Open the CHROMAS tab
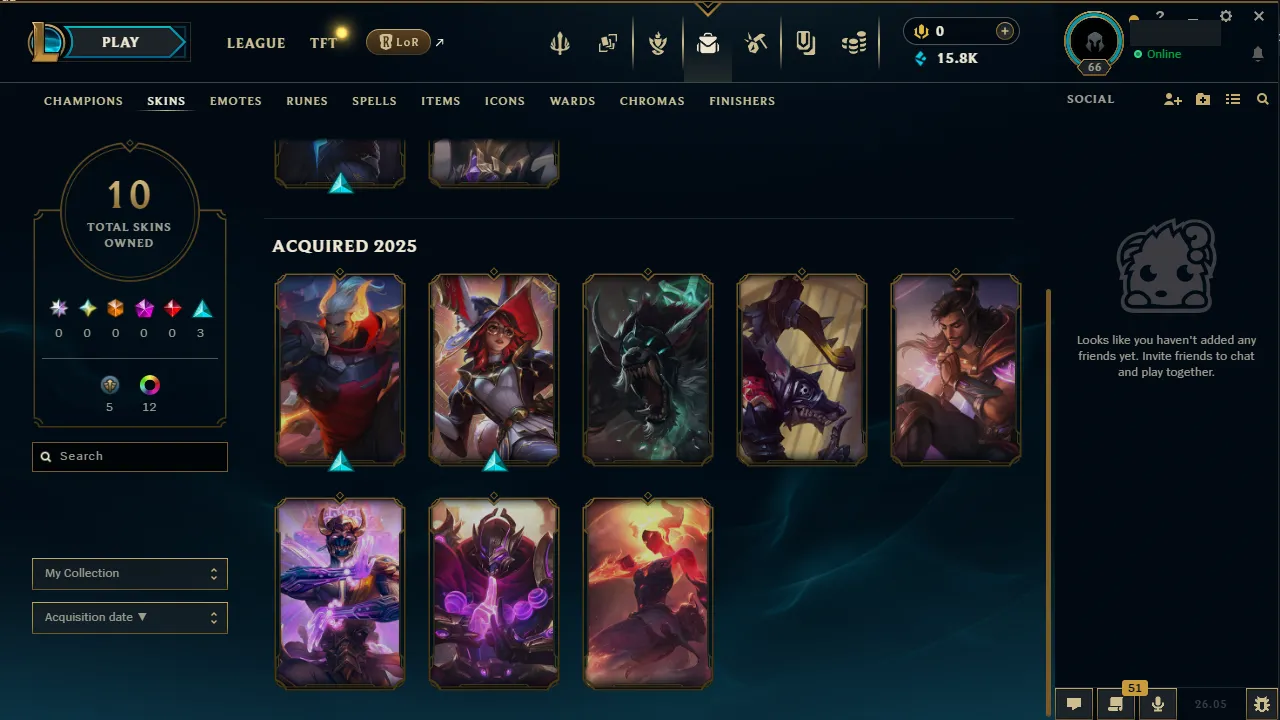Viewport: 1280px width, 720px height. pyautogui.click(x=652, y=101)
